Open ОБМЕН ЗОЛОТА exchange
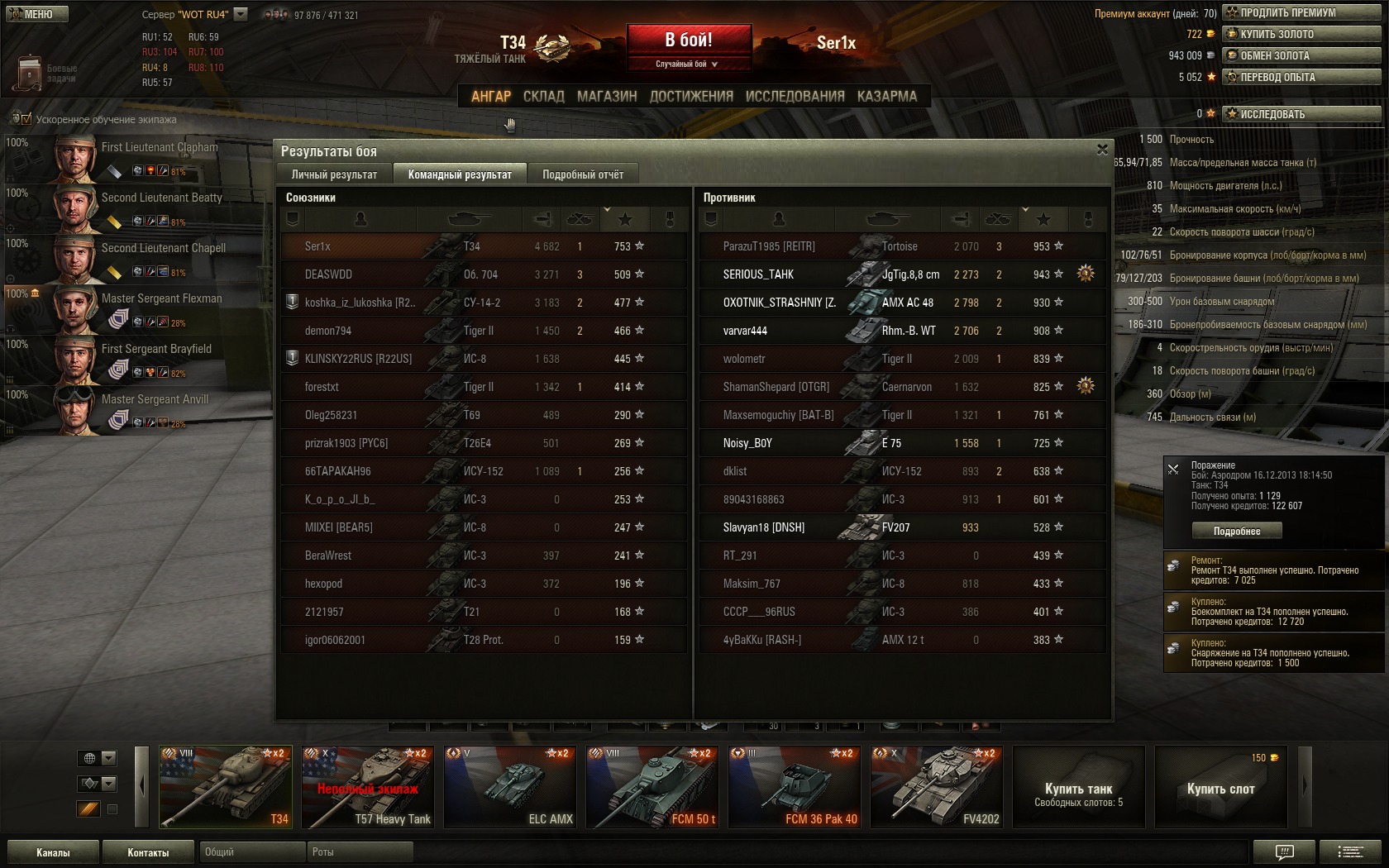The image size is (1389, 868). (x=1301, y=55)
